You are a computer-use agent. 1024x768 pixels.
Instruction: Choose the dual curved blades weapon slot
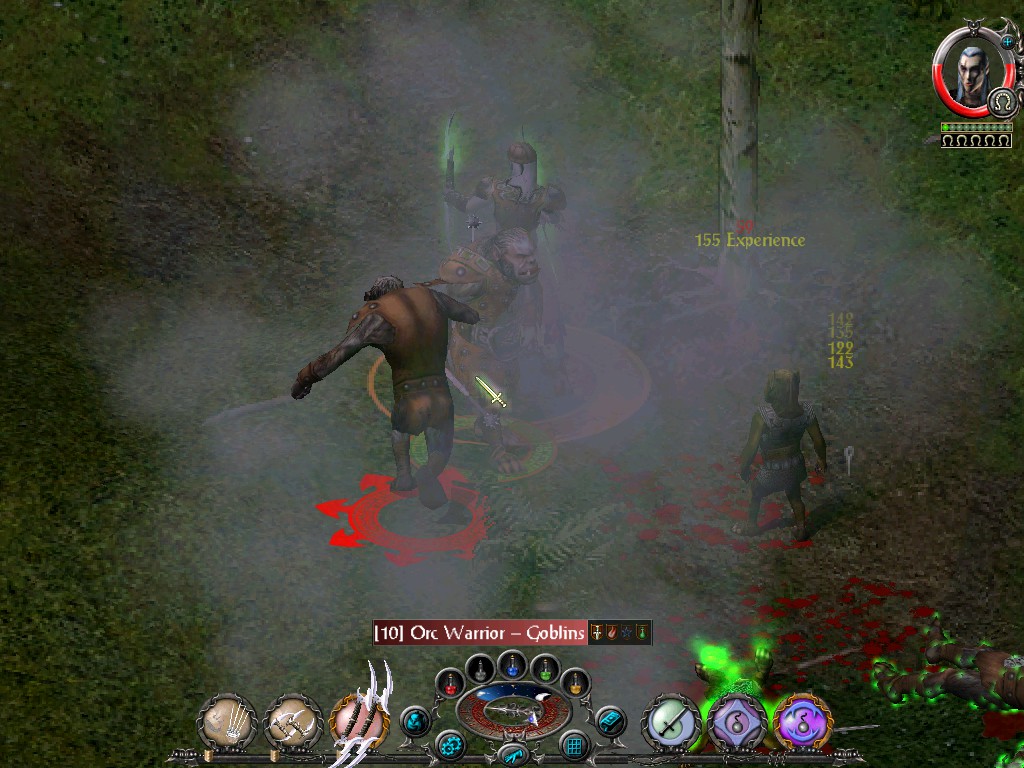359,721
